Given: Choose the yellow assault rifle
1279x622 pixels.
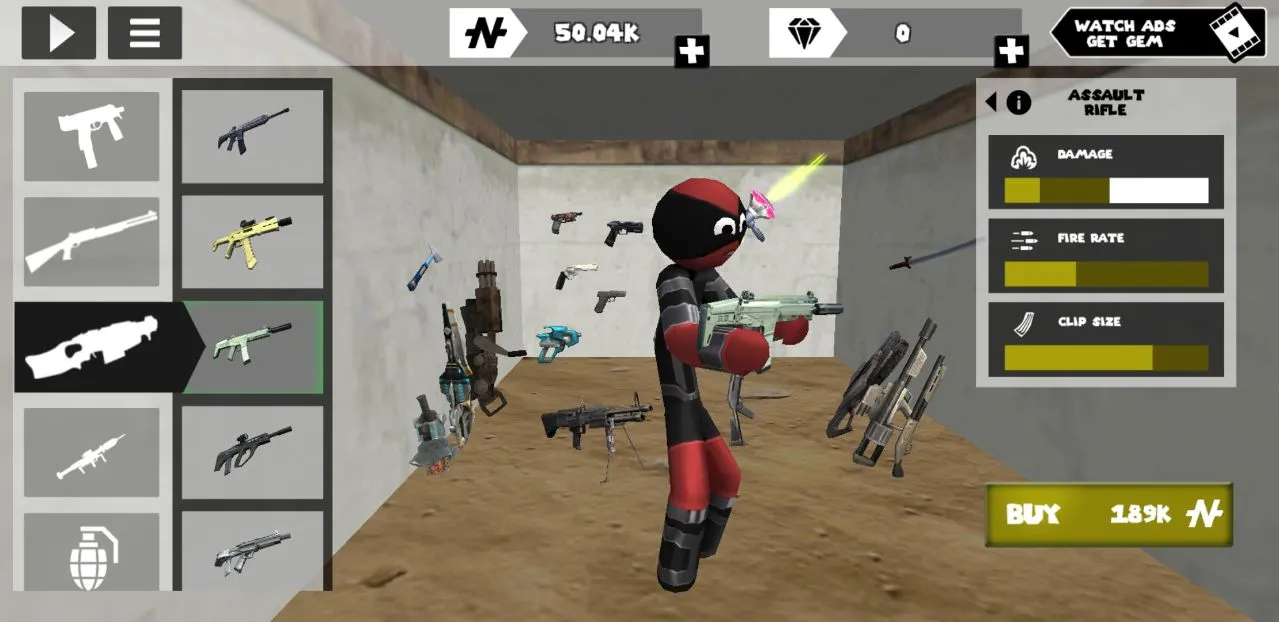Looking at the screenshot, I should [x=252, y=241].
